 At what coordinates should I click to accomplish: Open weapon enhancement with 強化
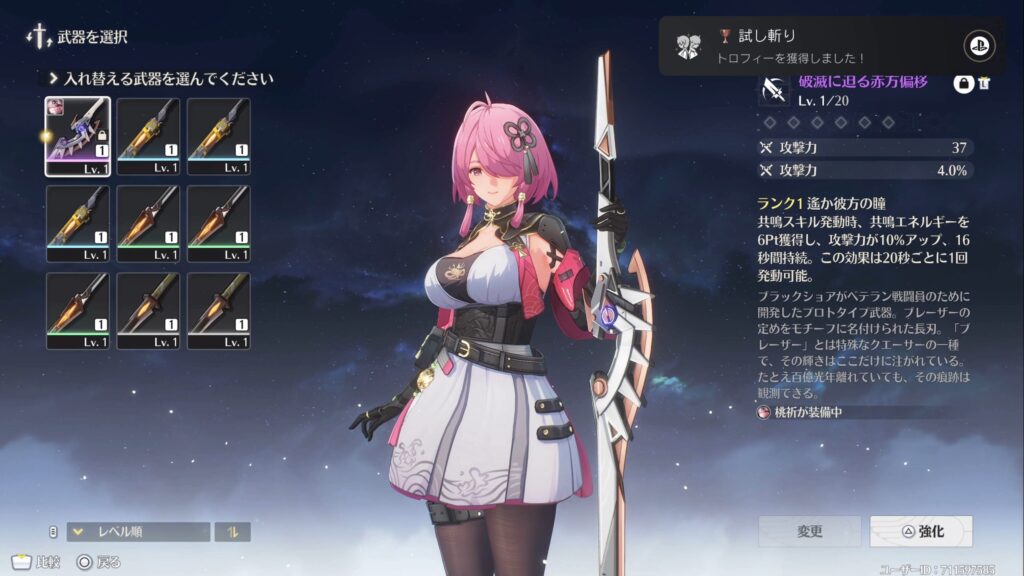pos(921,531)
